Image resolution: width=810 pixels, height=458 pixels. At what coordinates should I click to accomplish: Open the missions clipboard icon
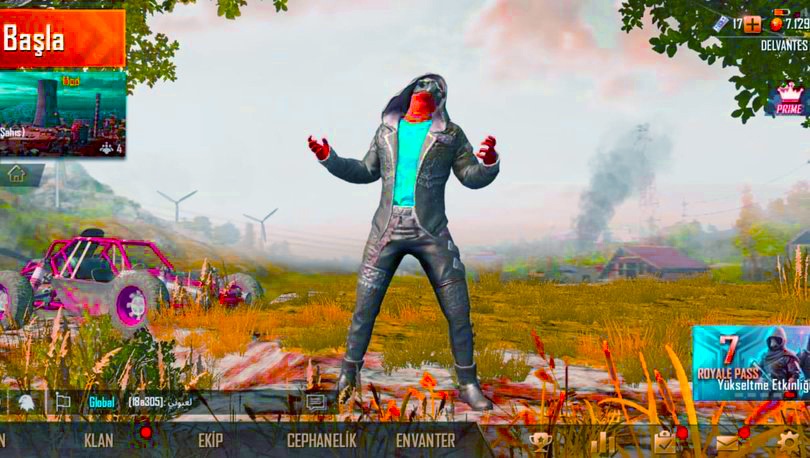click(664, 441)
